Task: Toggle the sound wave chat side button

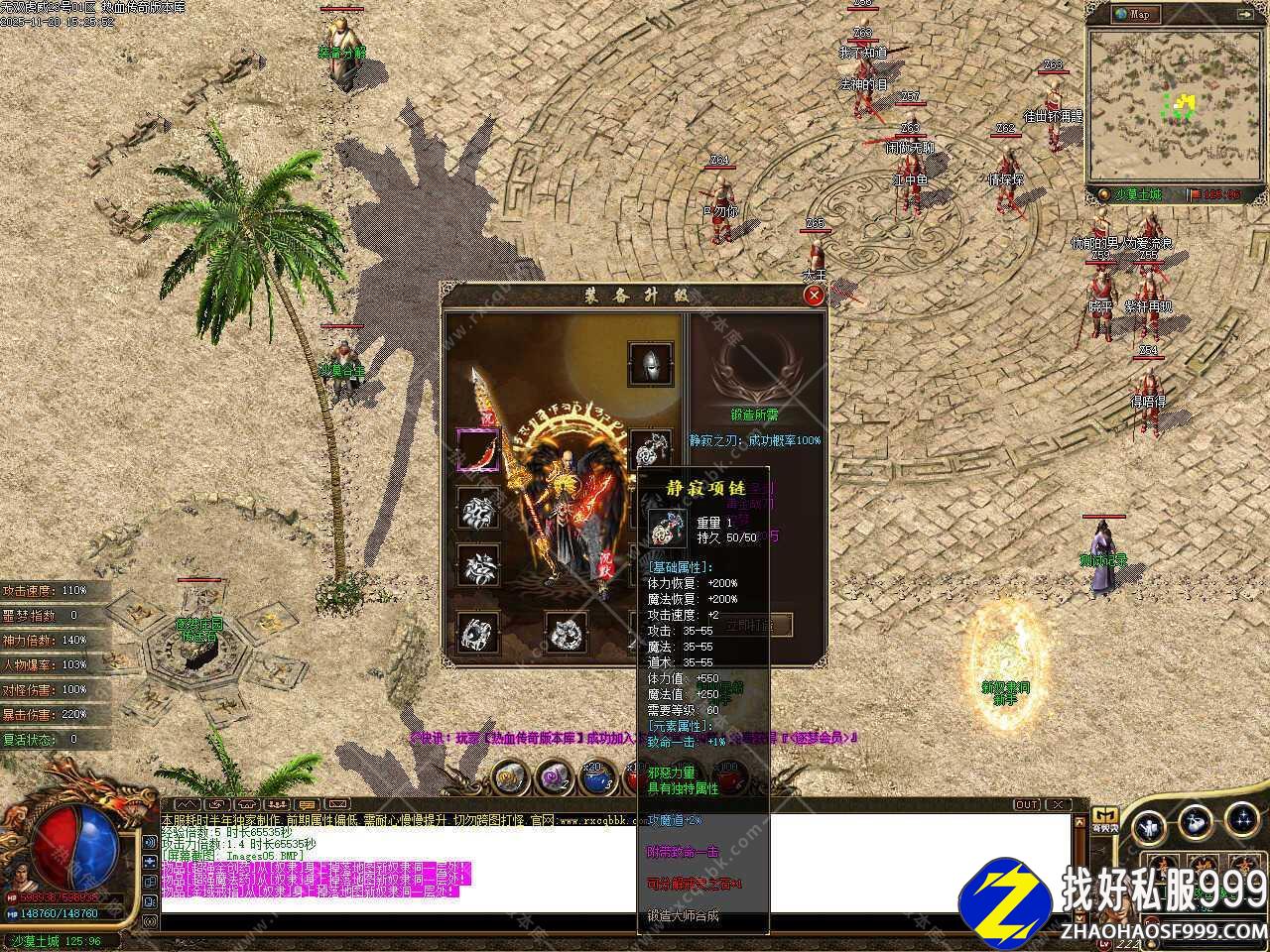Action: 151,841
